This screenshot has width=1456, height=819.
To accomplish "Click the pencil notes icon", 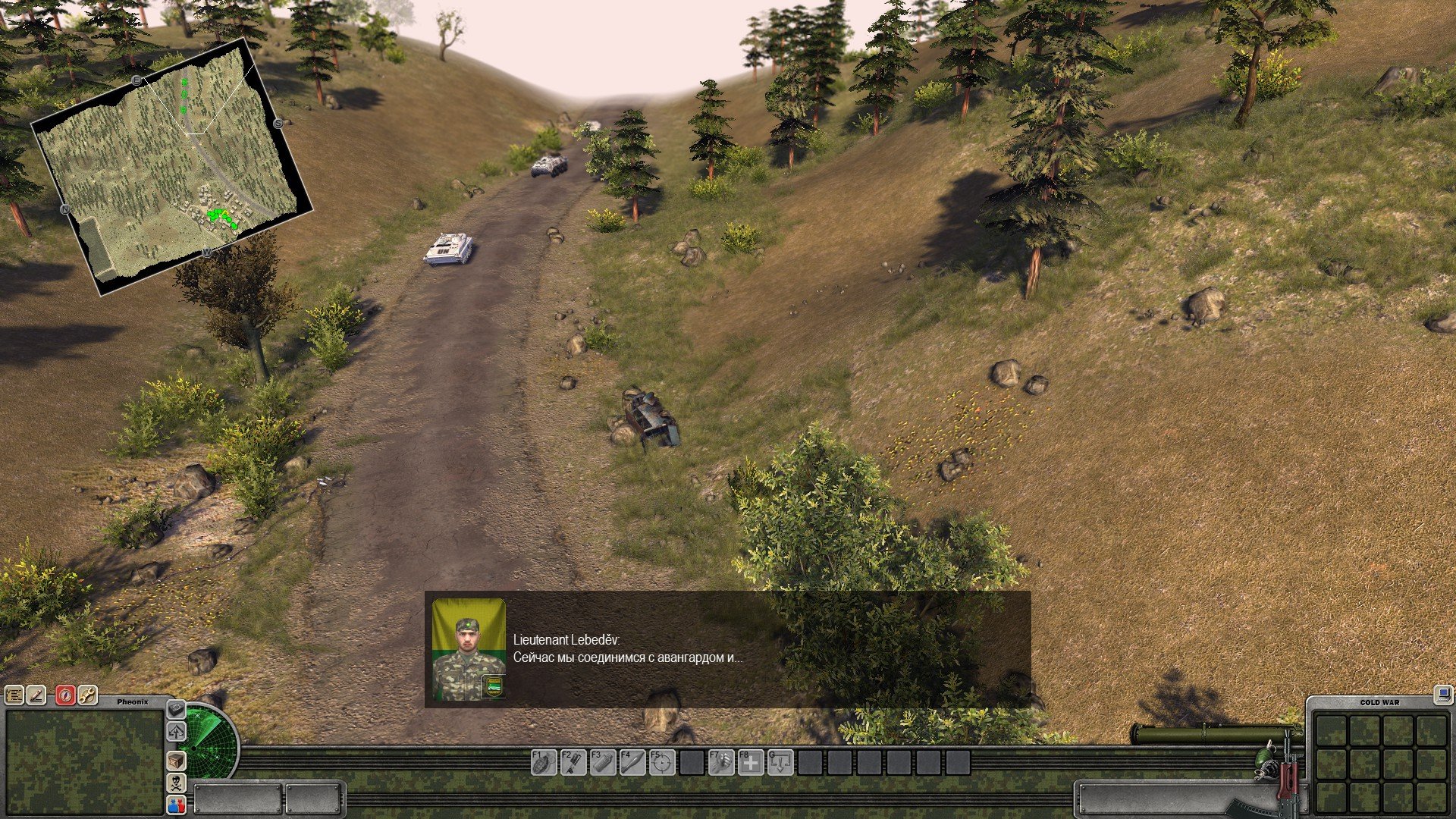I will pyautogui.click(x=36, y=695).
